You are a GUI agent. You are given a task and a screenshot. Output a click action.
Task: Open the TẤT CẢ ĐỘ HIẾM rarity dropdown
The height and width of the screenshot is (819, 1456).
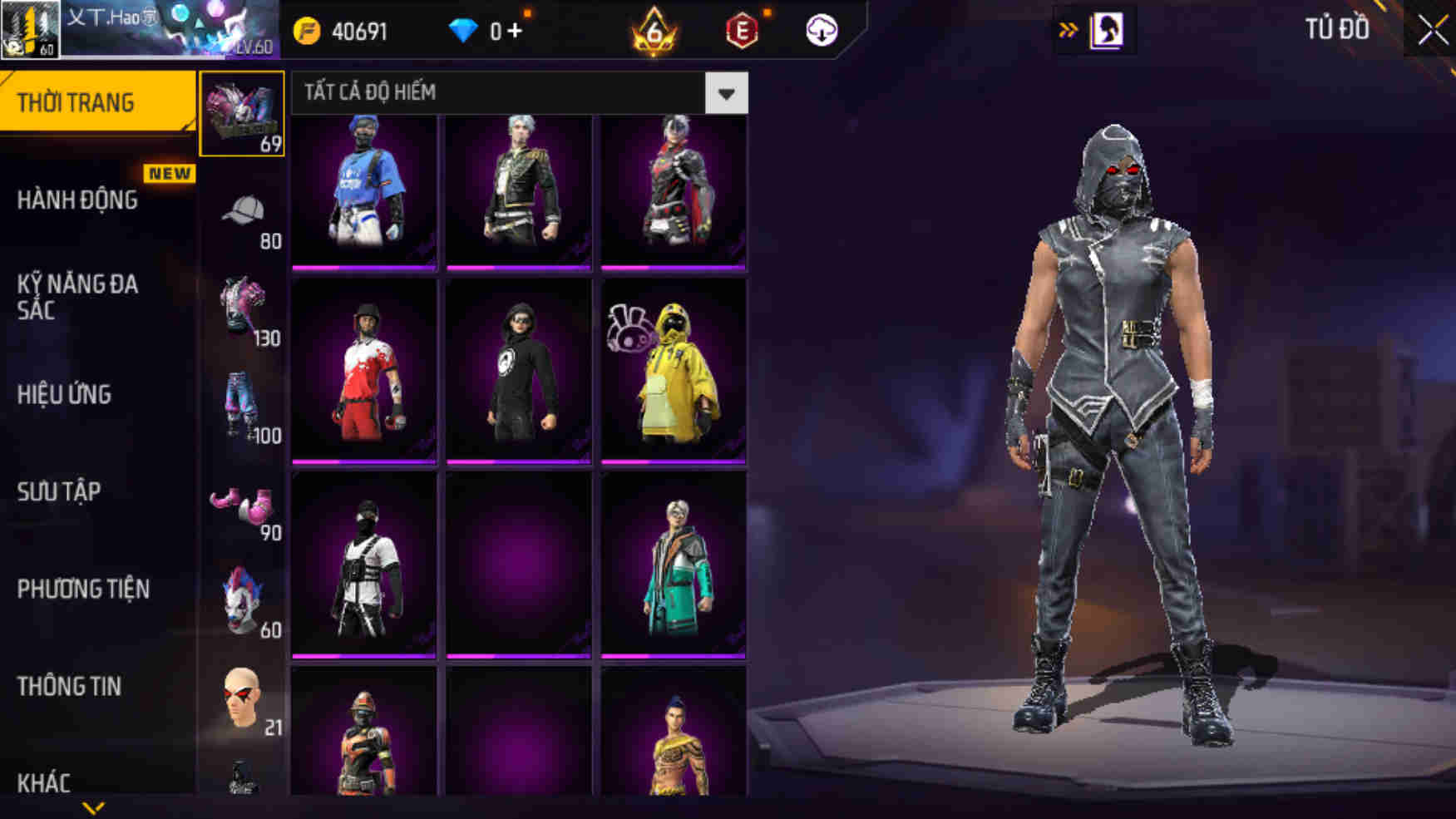tap(516, 93)
